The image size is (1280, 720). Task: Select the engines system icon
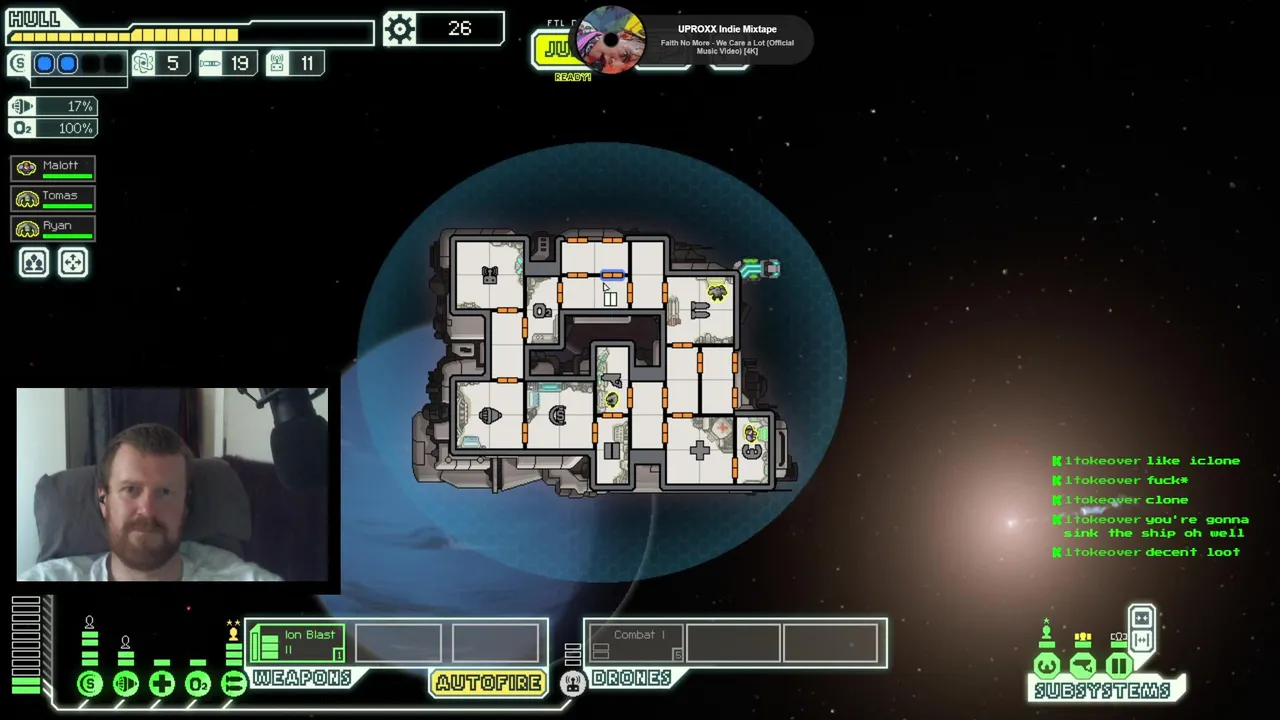coord(126,684)
